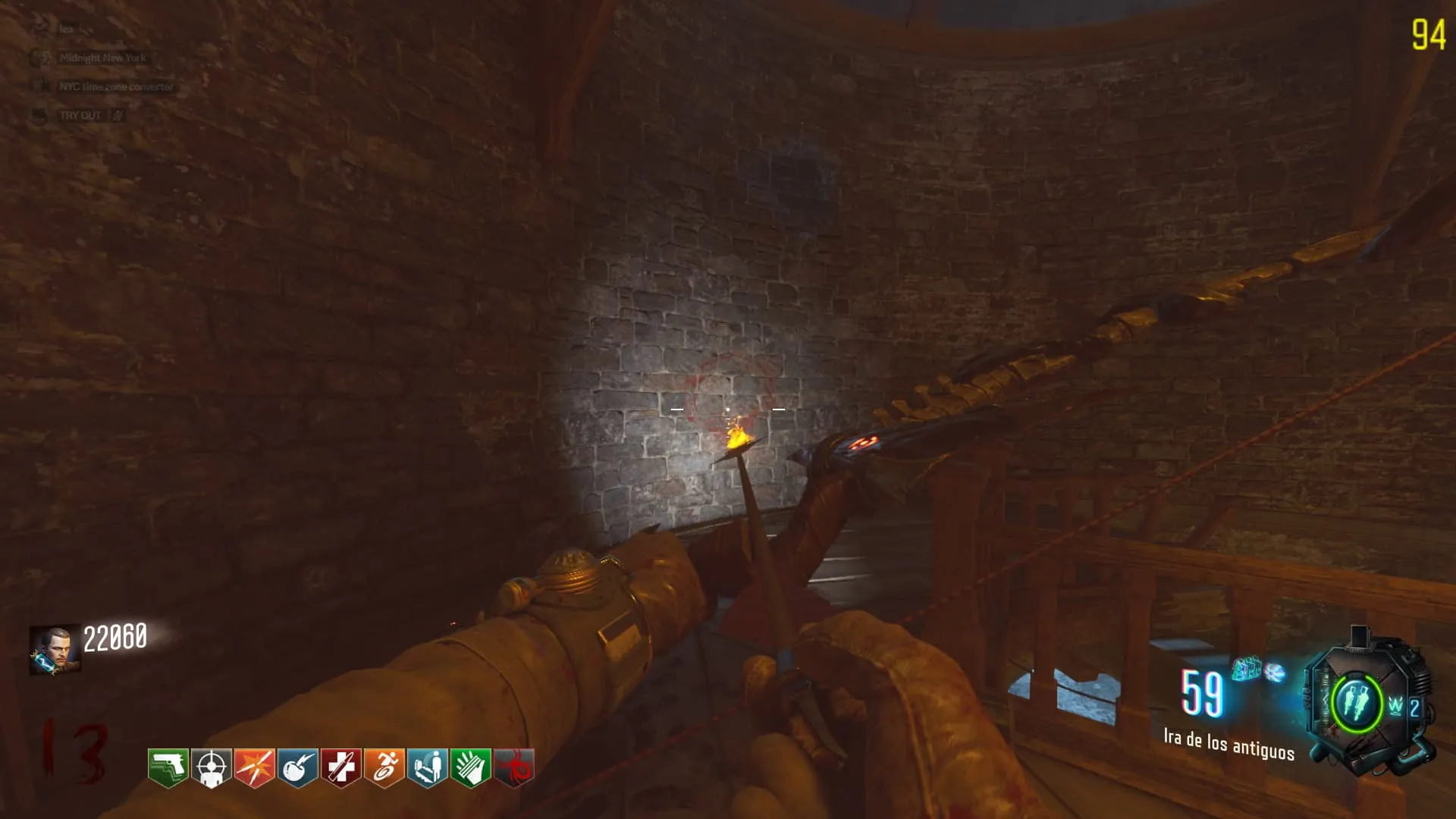Select the glowing ball tactical grenade icon
Viewport: 1456px width, 819px height.
pyautogui.click(x=1276, y=672)
